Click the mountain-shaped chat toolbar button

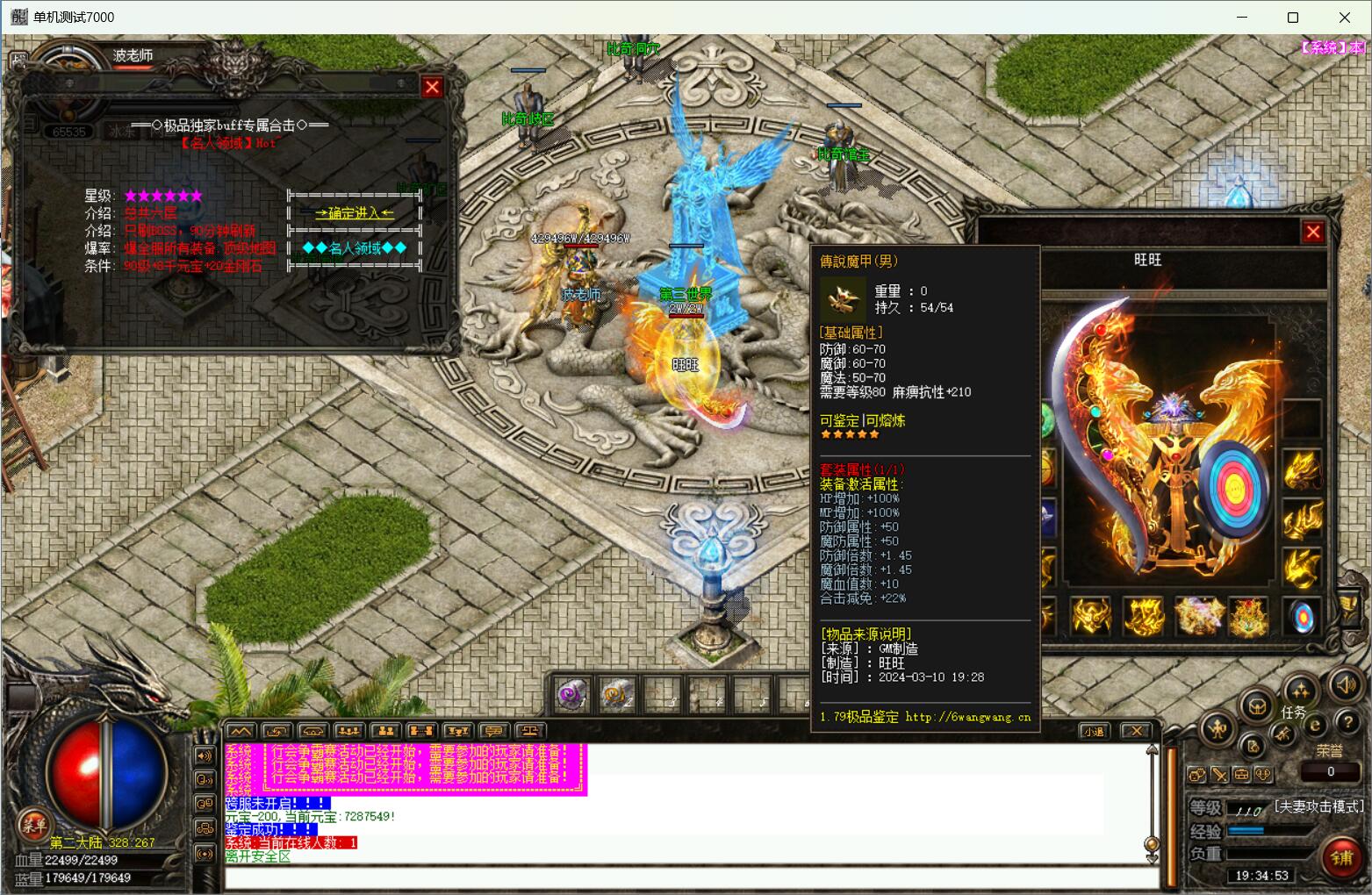point(241,731)
